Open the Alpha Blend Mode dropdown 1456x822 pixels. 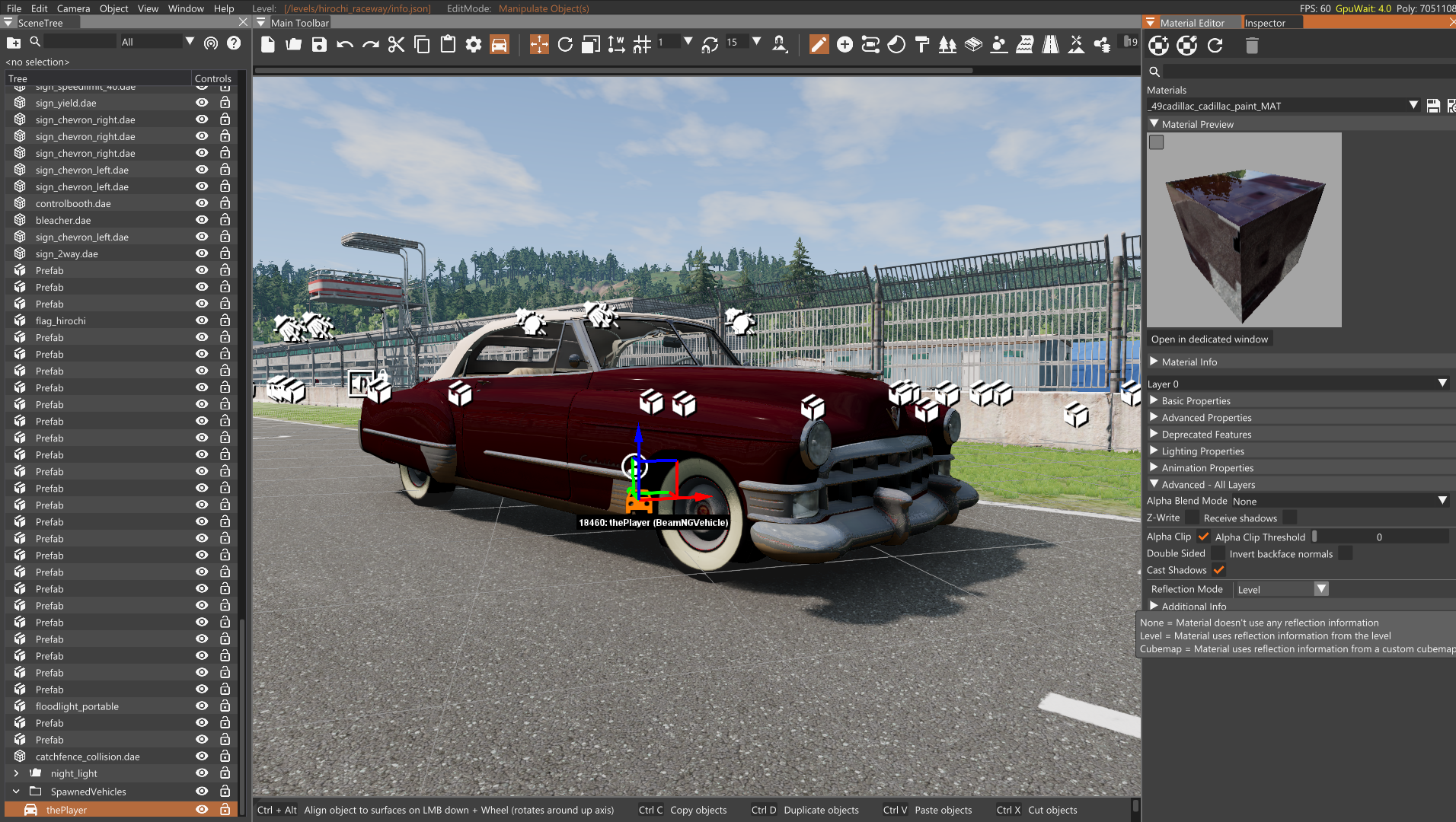click(x=1339, y=501)
